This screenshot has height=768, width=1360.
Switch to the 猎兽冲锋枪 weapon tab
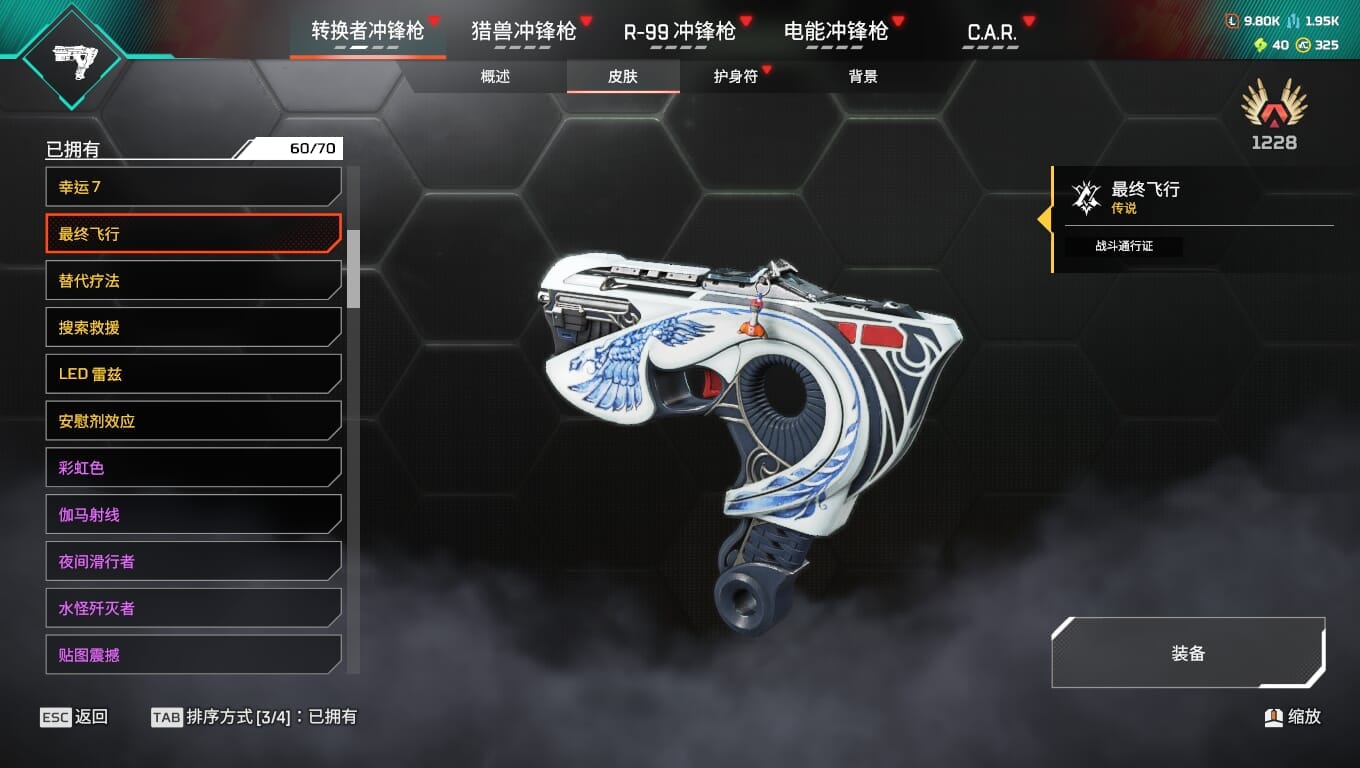(x=523, y=31)
